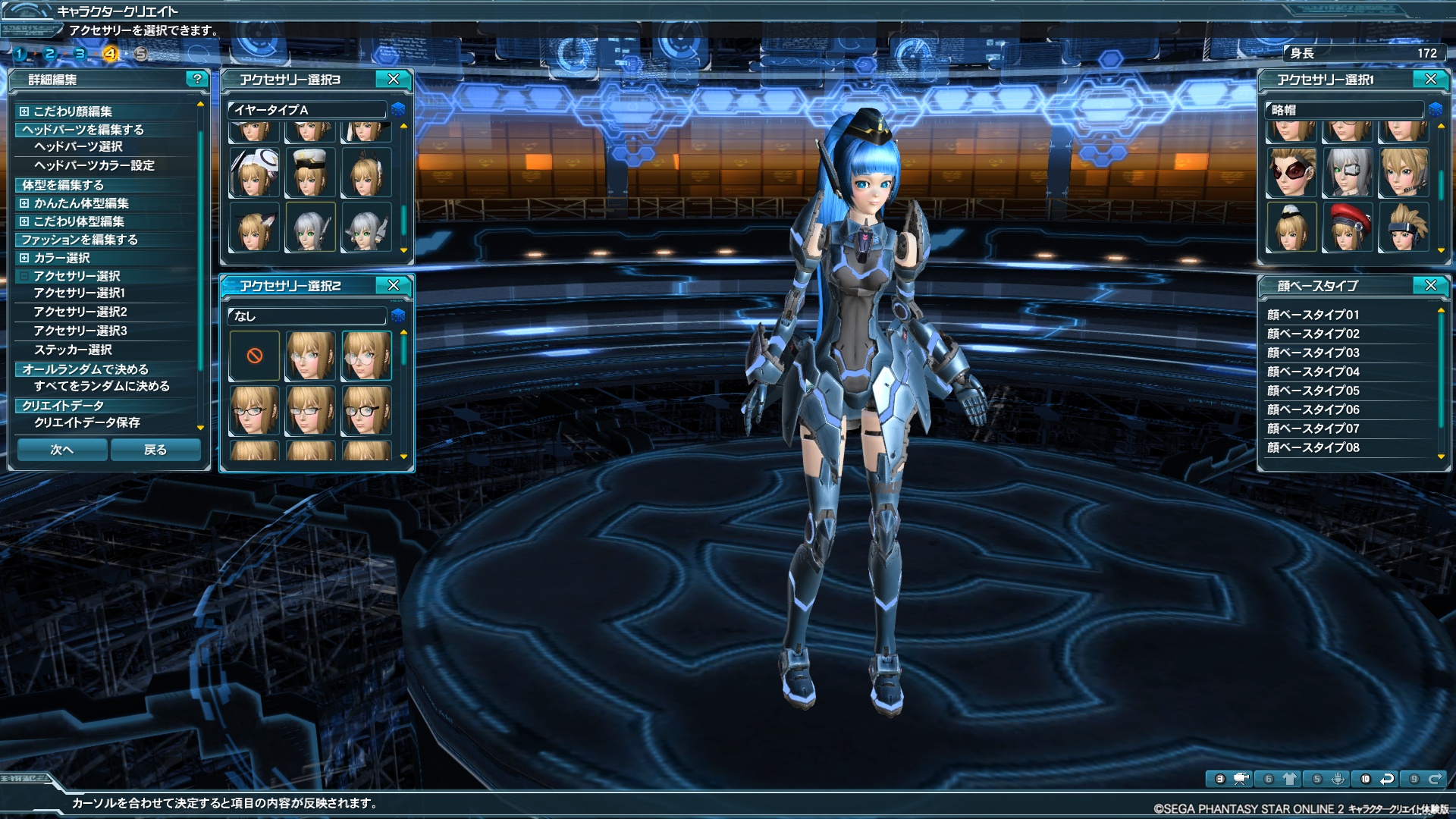Open ヘッドパーツ選択 menu entry
Viewport: 1456px width, 819px height.
78,146
